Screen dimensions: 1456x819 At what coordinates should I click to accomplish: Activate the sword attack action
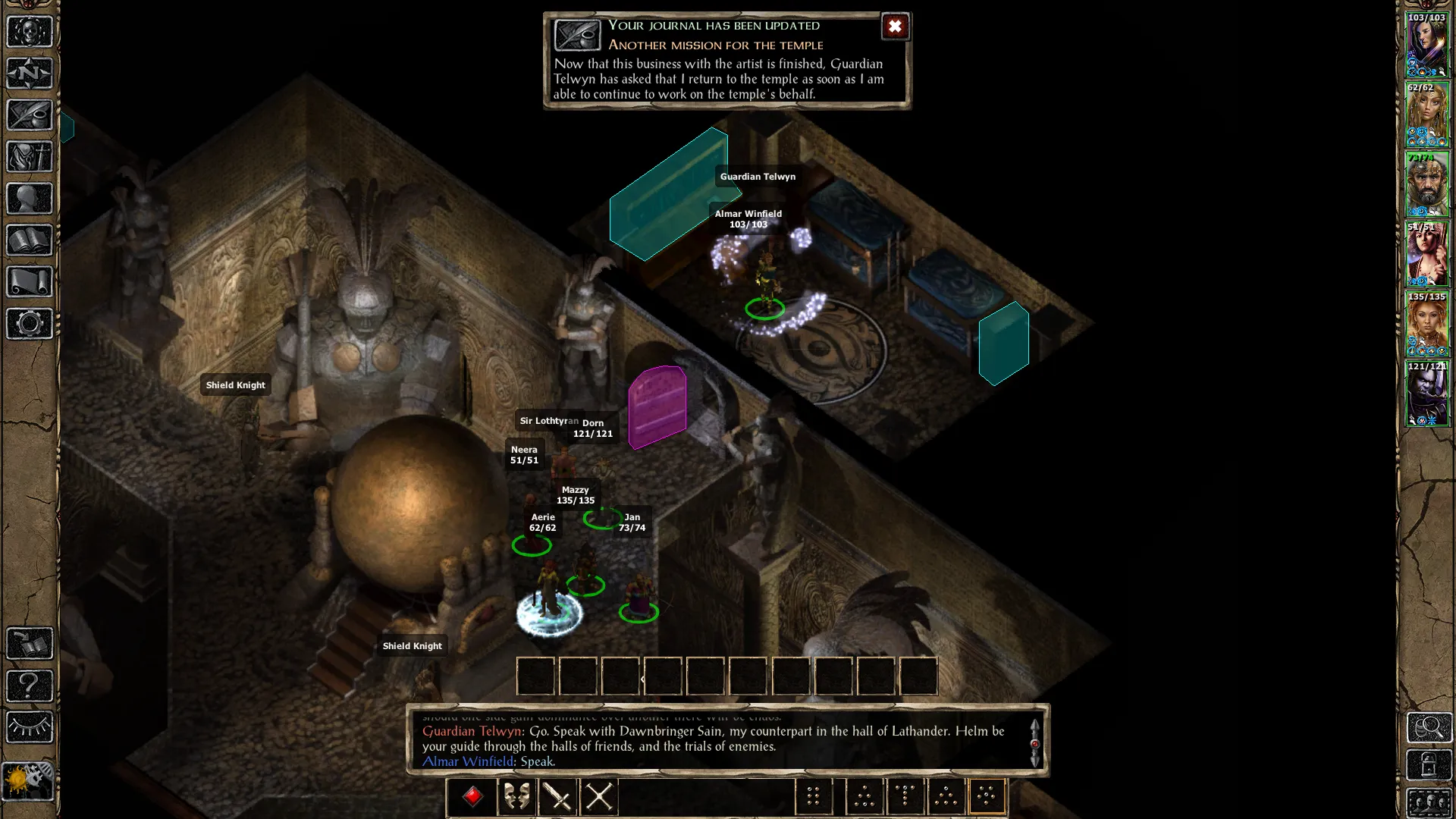[558, 796]
